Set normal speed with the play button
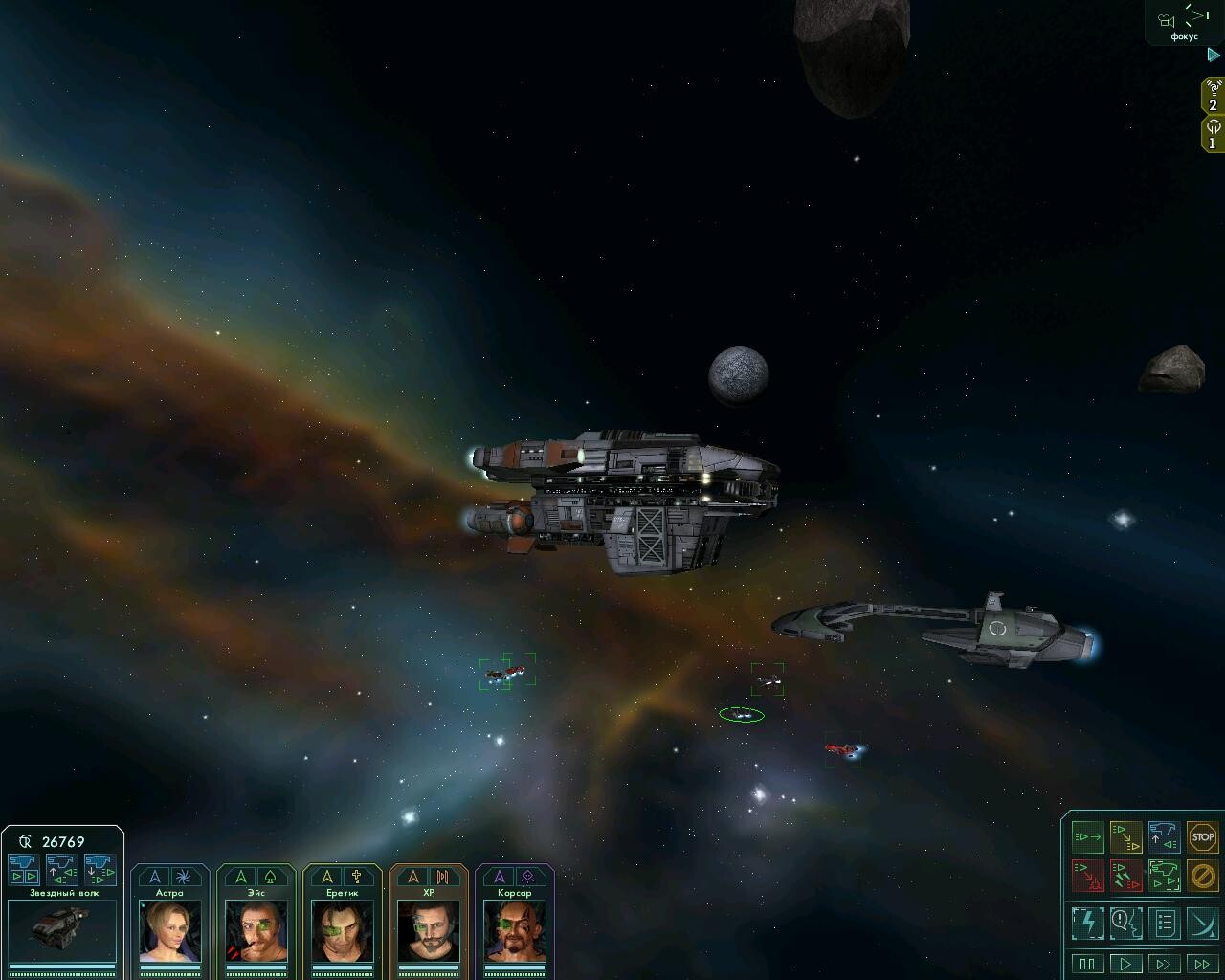The height and width of the screenshot is (980, 1225). tap(1125, 964)
